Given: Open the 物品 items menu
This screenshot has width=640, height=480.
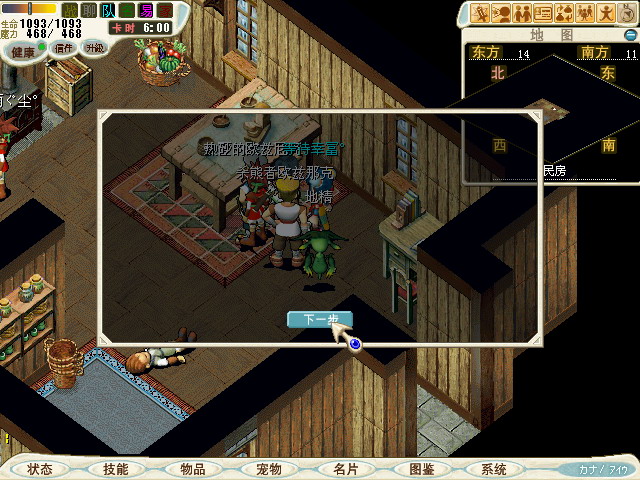Looking at the screenshot, I should 193,469.
